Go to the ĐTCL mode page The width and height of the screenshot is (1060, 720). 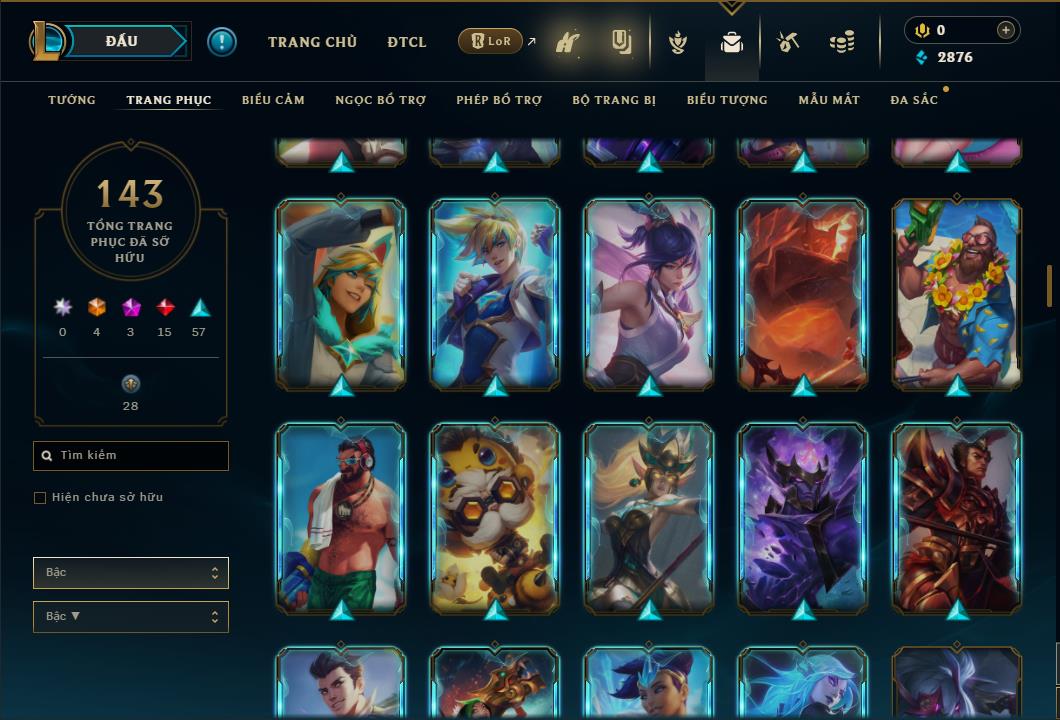pos(406,42)
